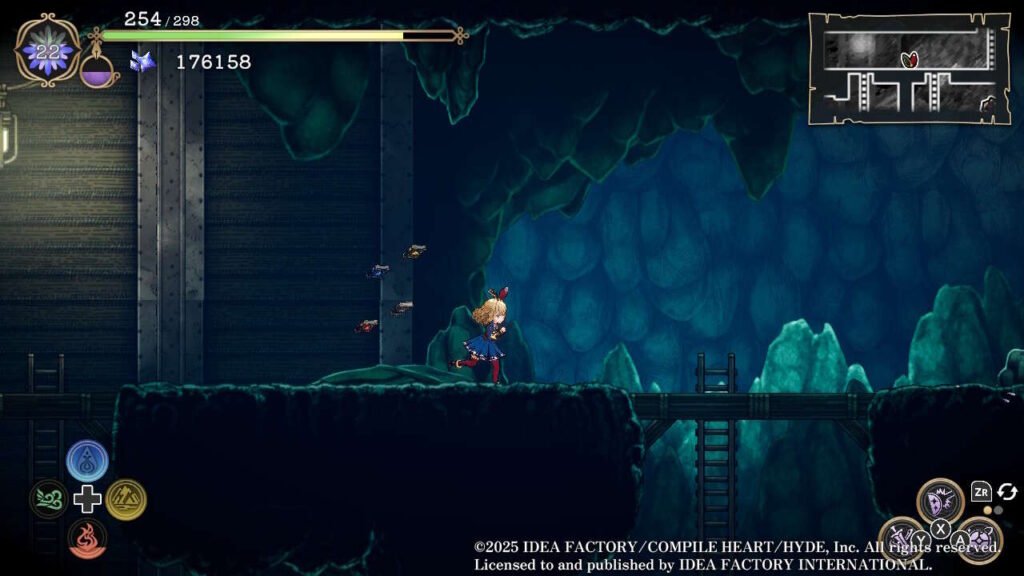Image resolution: width=1024 pixels, height=576 pixels.
Task: Open the minimap
Action: (x=908, y=68)
